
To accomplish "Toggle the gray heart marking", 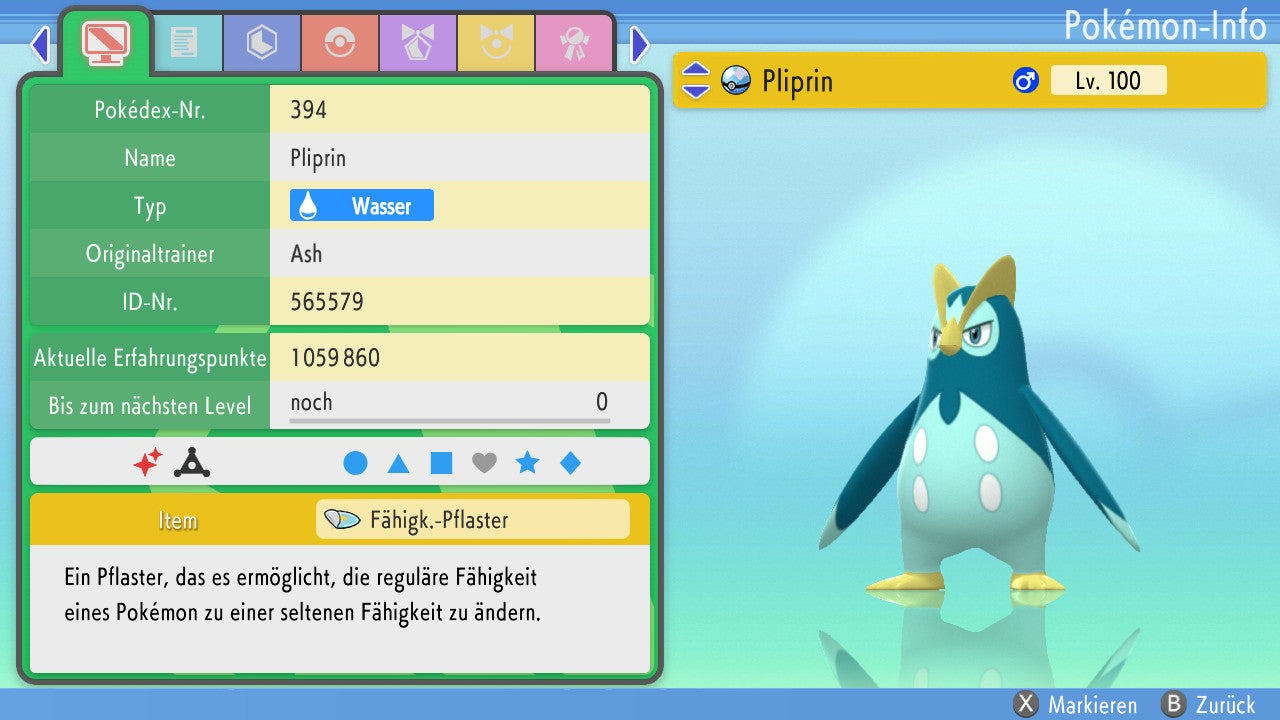I will 484,463.
